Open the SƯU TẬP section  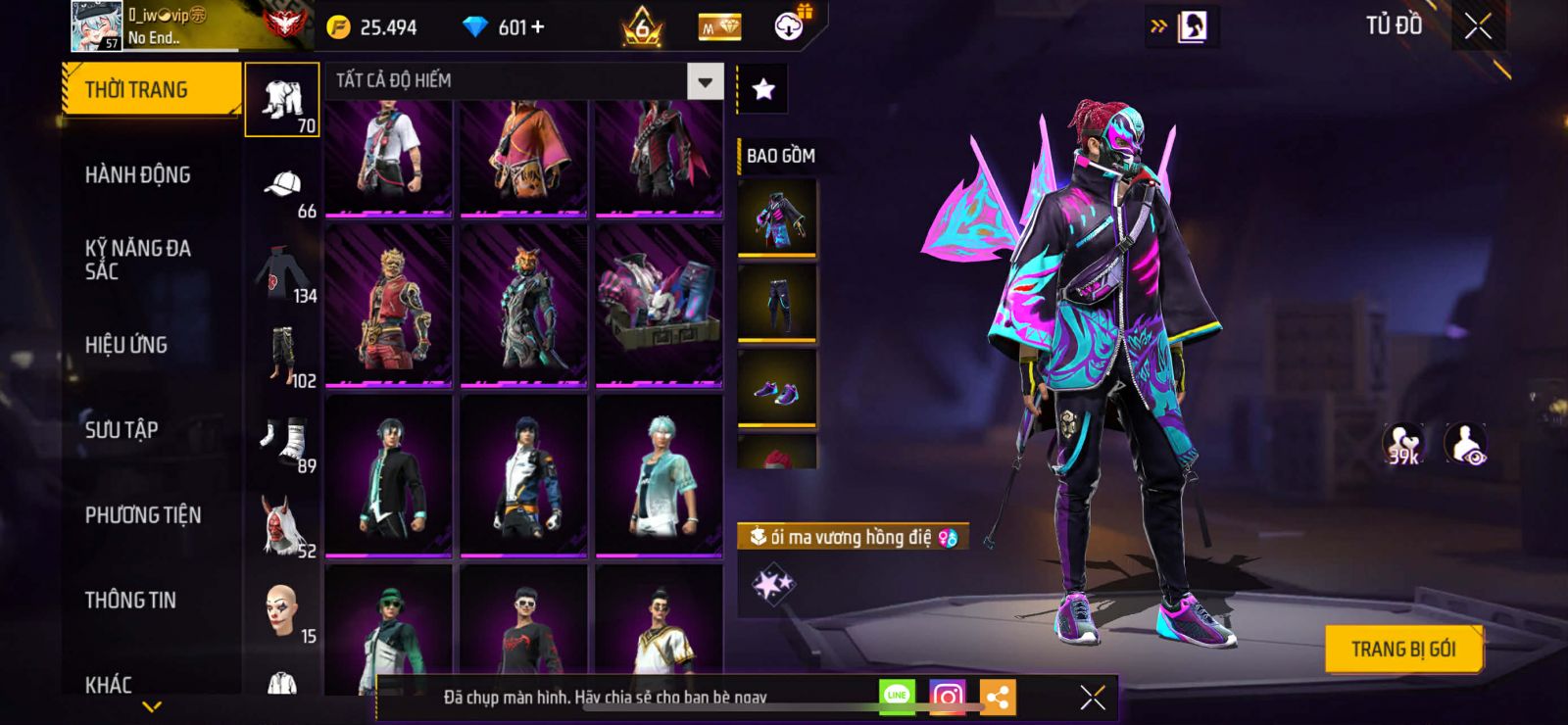tap(122, 430)
